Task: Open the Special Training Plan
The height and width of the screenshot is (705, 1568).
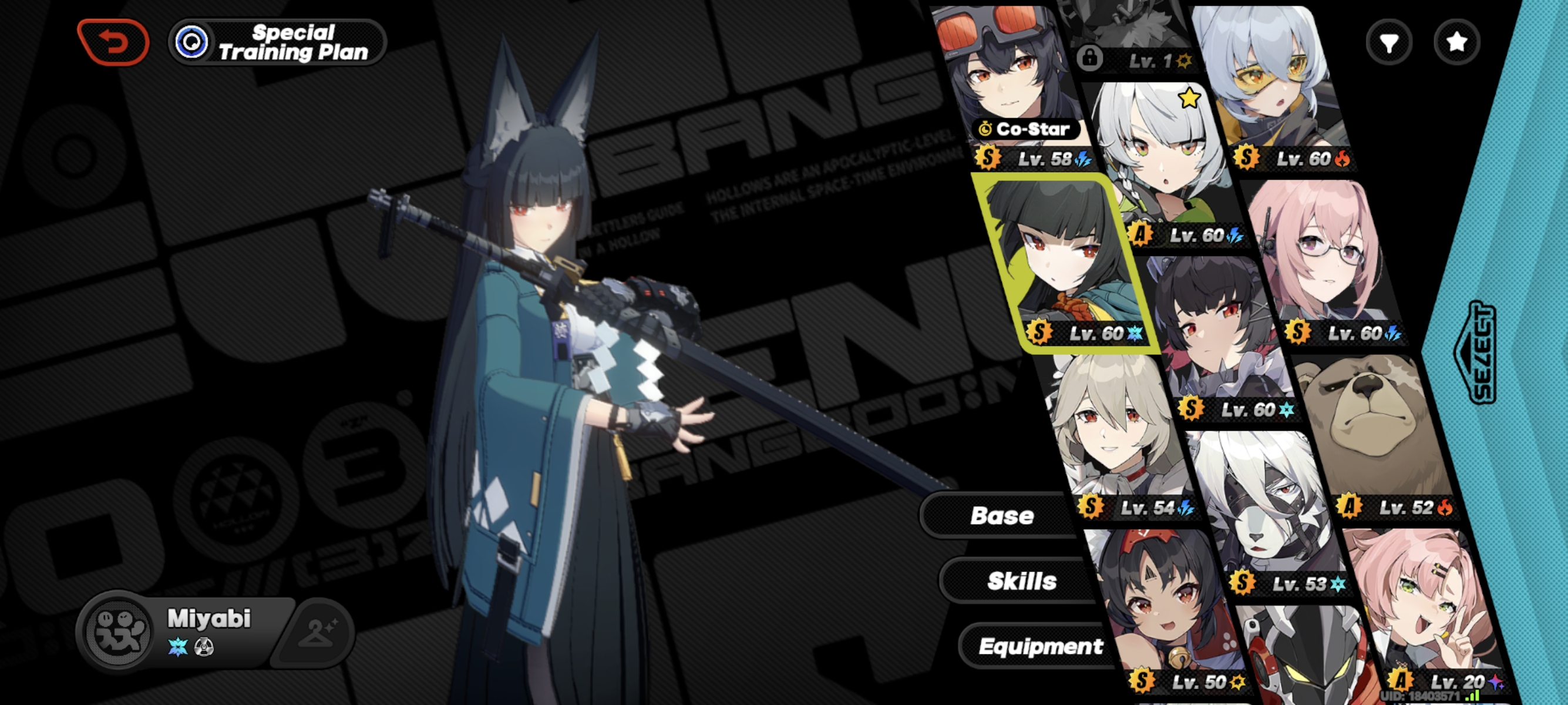Action: click(x=278, y=42)
